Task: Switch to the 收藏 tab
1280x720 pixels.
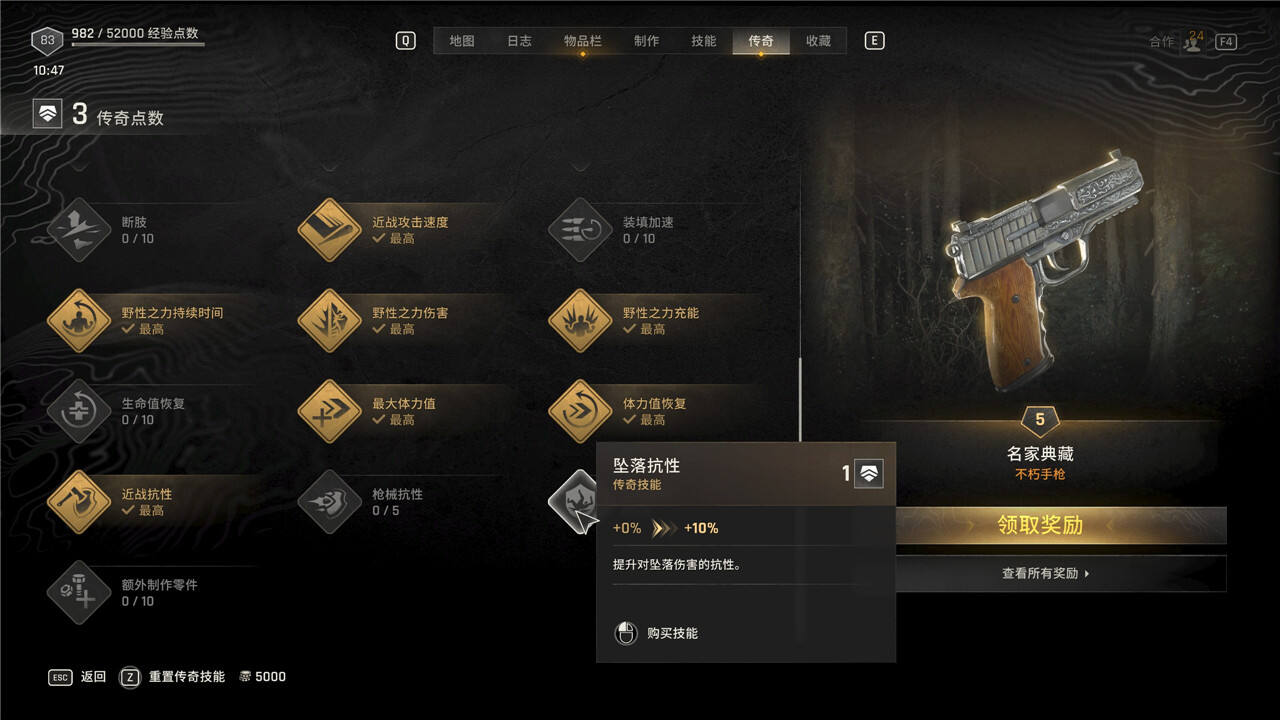Action: coord(818,41)
